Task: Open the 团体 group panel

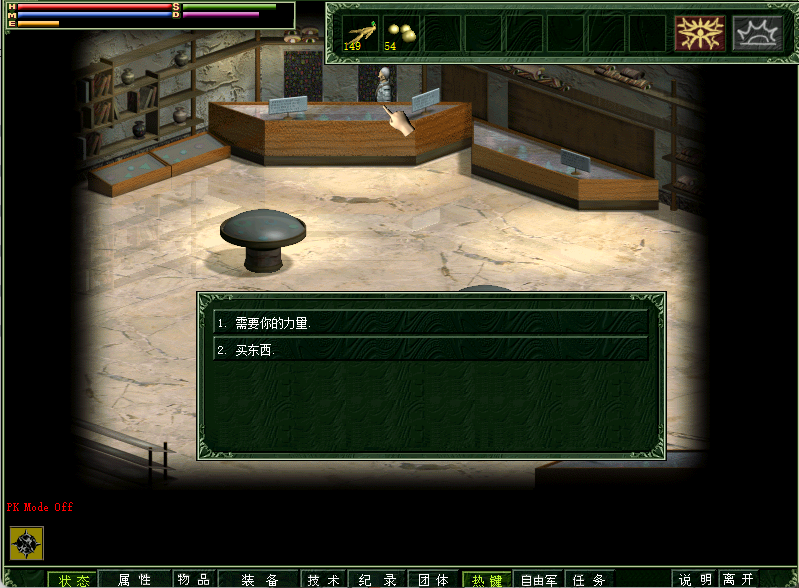Action: (433, 580)
